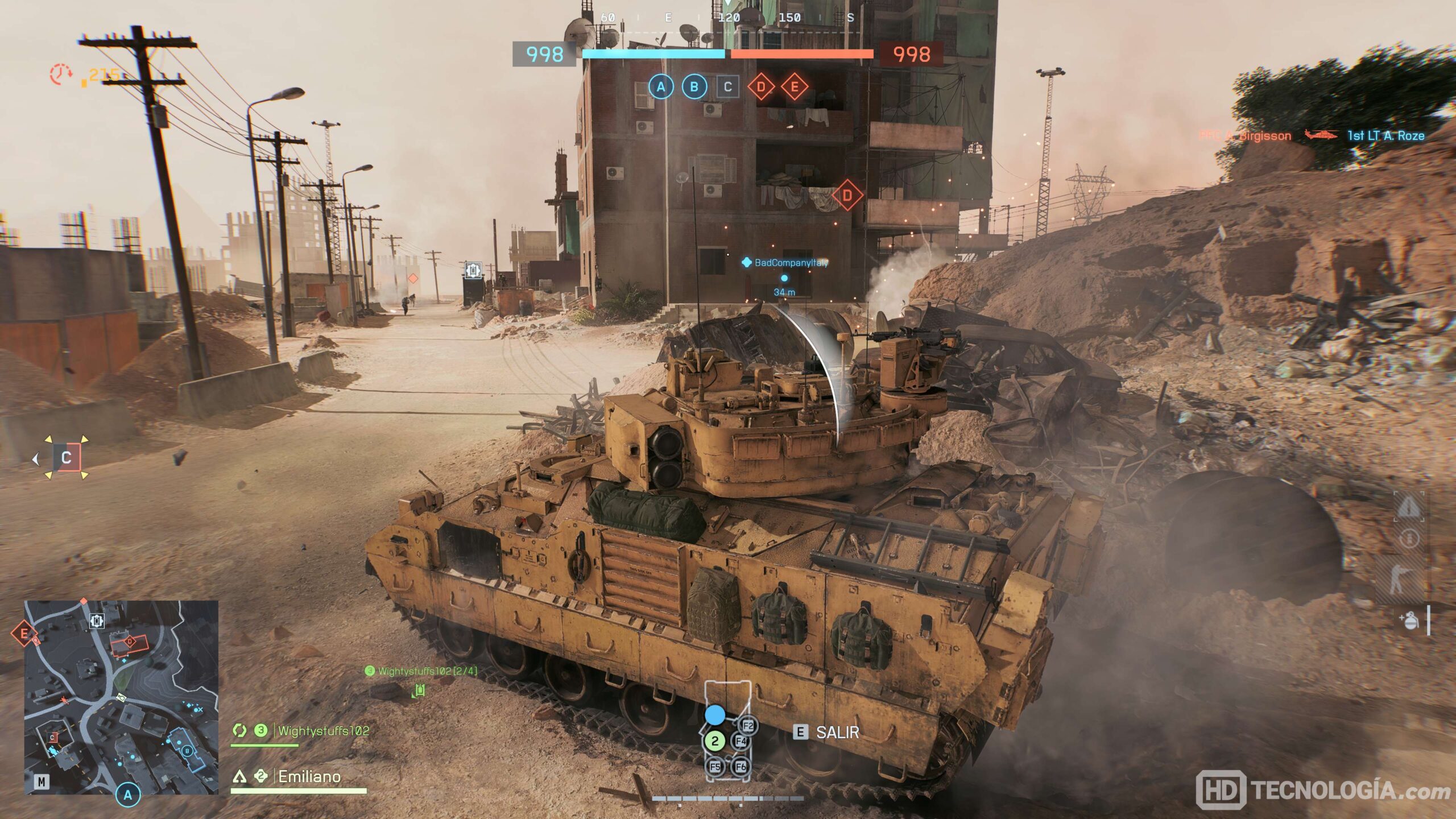The height and width of the screenshot is (819, 1456).
Task: Select the grenade icon on the right edge
Action: [1410, 621]
